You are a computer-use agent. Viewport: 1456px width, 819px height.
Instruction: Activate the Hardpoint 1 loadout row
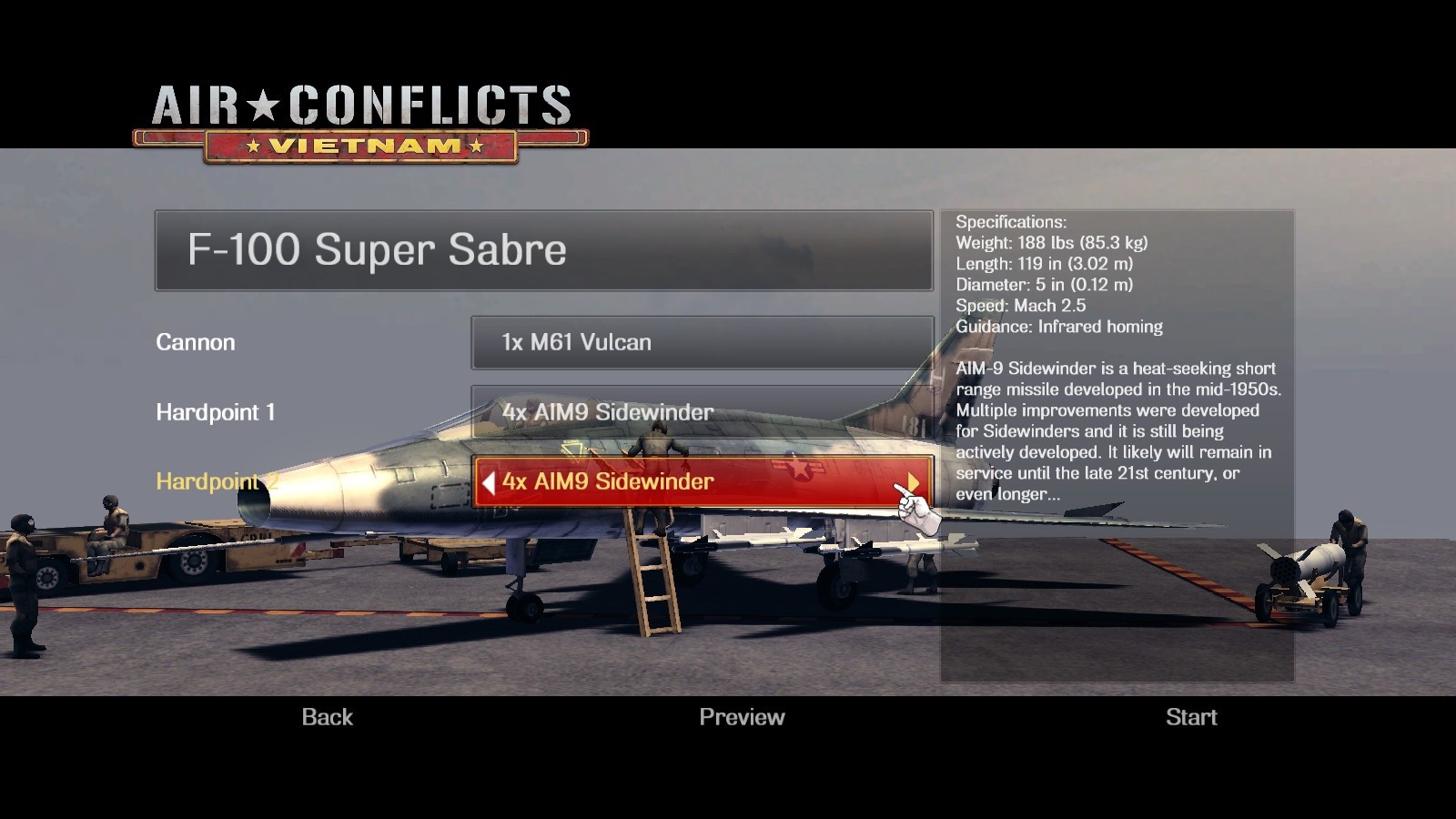[x=701, y=412]
